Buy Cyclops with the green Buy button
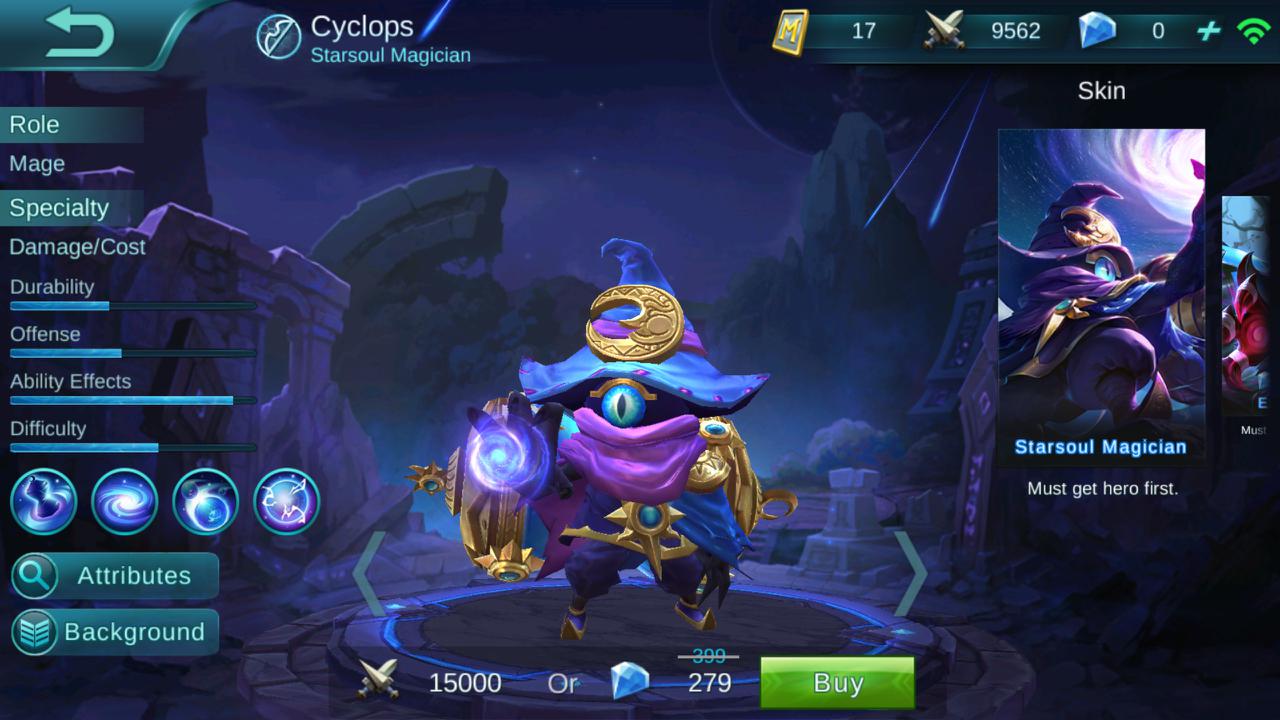Screen dimensions: 1280x720 838,683
